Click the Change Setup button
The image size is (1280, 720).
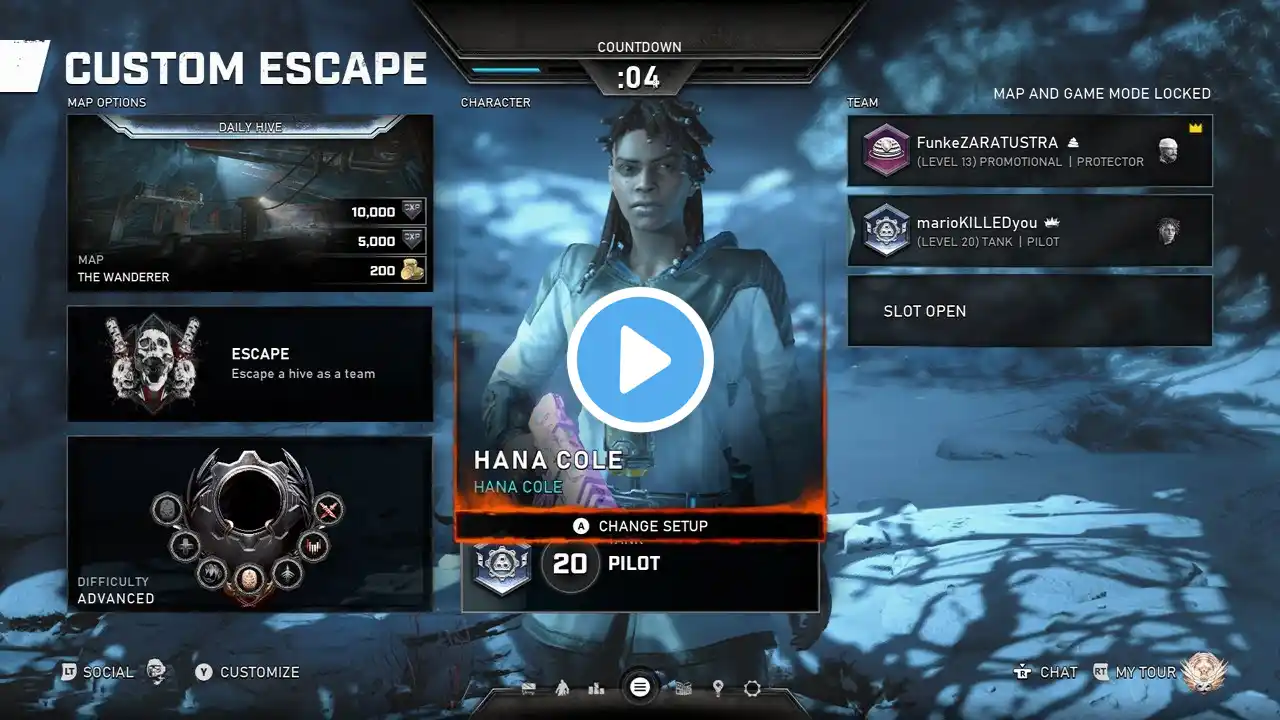point(640,526)
